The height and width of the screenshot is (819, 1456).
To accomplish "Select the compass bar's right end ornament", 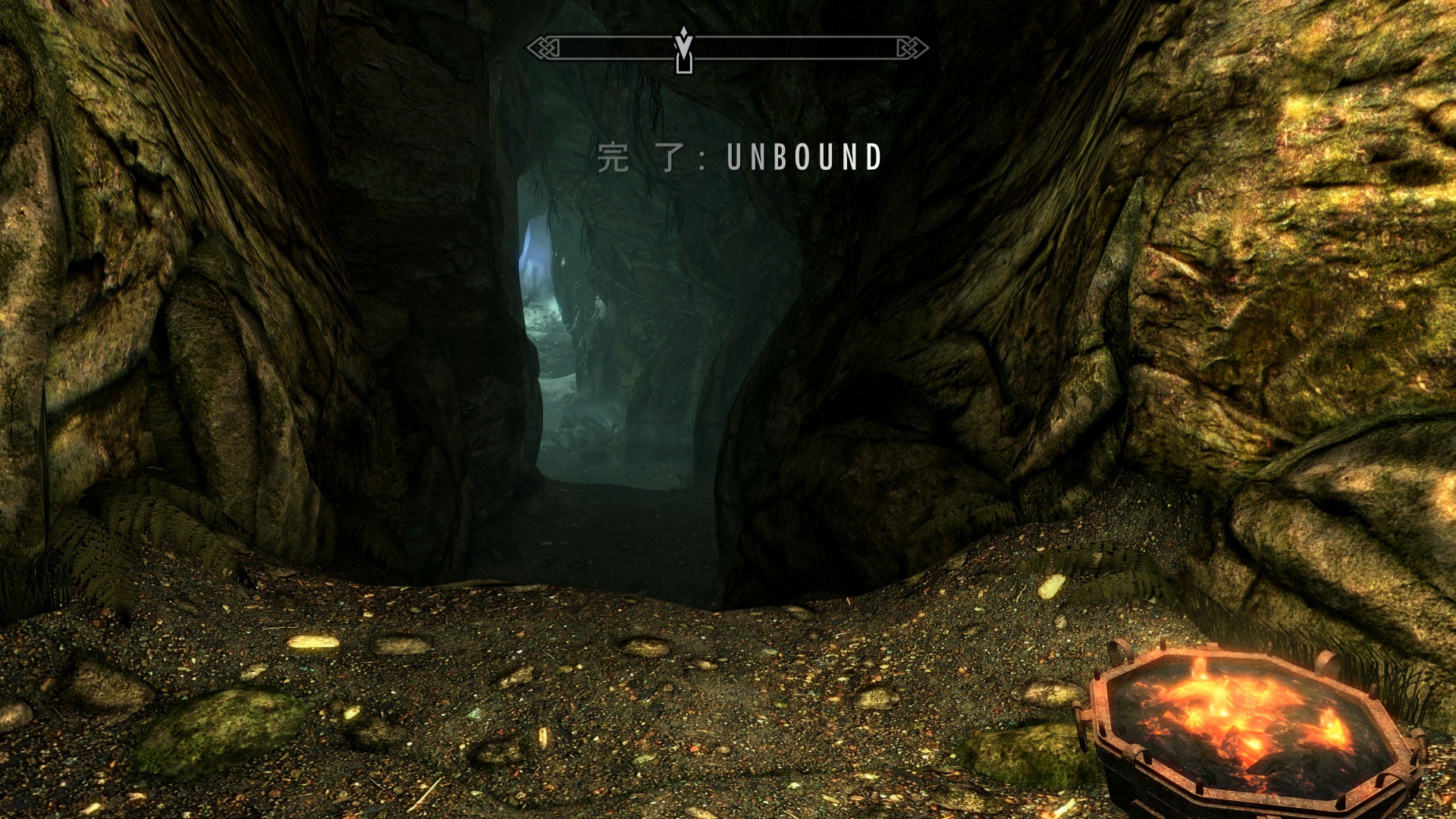I will click(912, 49).
